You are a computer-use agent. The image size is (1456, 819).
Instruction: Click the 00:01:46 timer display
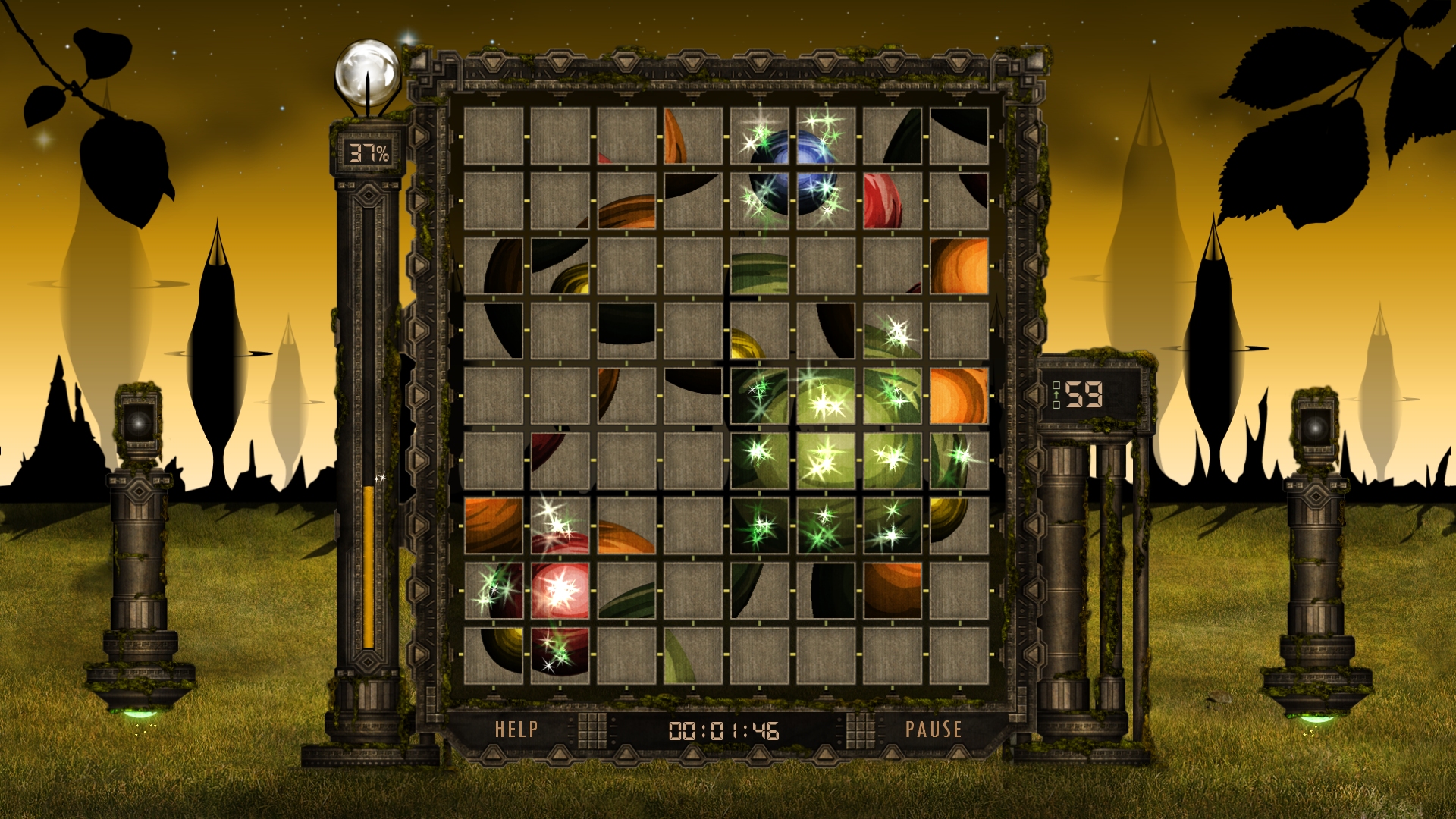(x=724, y=730)
